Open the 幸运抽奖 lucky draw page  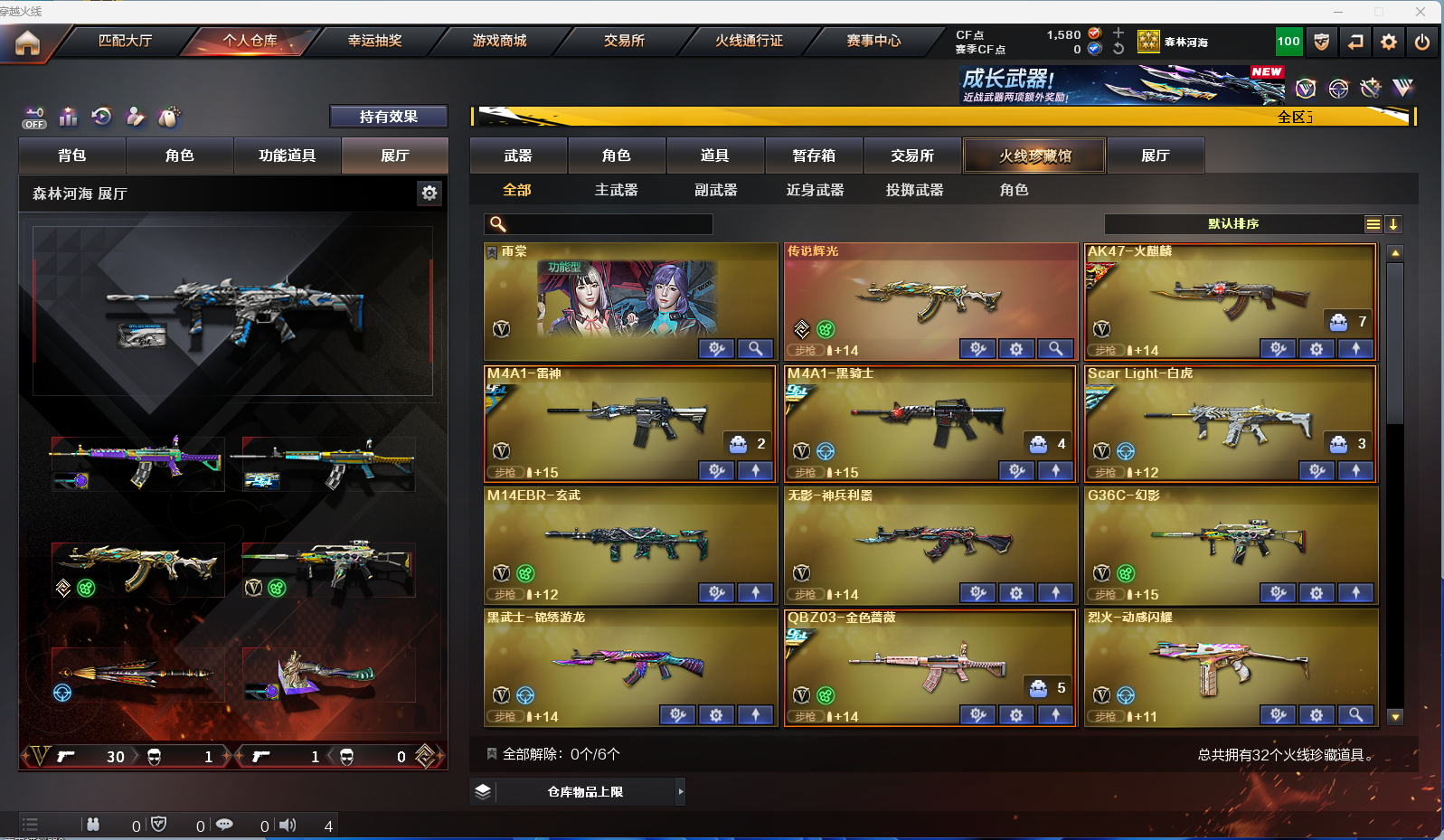point(374,41)
